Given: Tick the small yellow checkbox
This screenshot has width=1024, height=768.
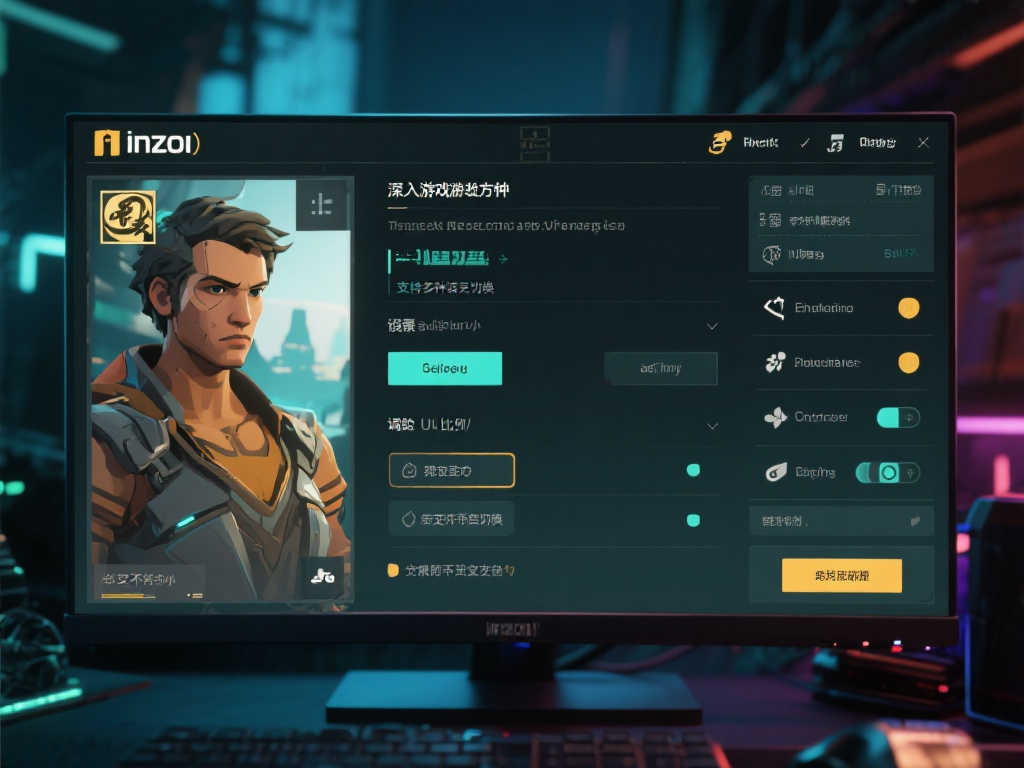Looking at the screenshot, I should 393,570.
